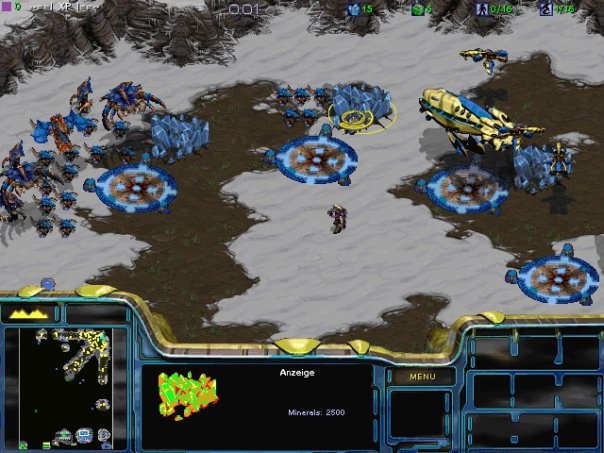Open the MENU button
Screen dimensions: 604x453
pyautogui.click(x=421, y=377)
